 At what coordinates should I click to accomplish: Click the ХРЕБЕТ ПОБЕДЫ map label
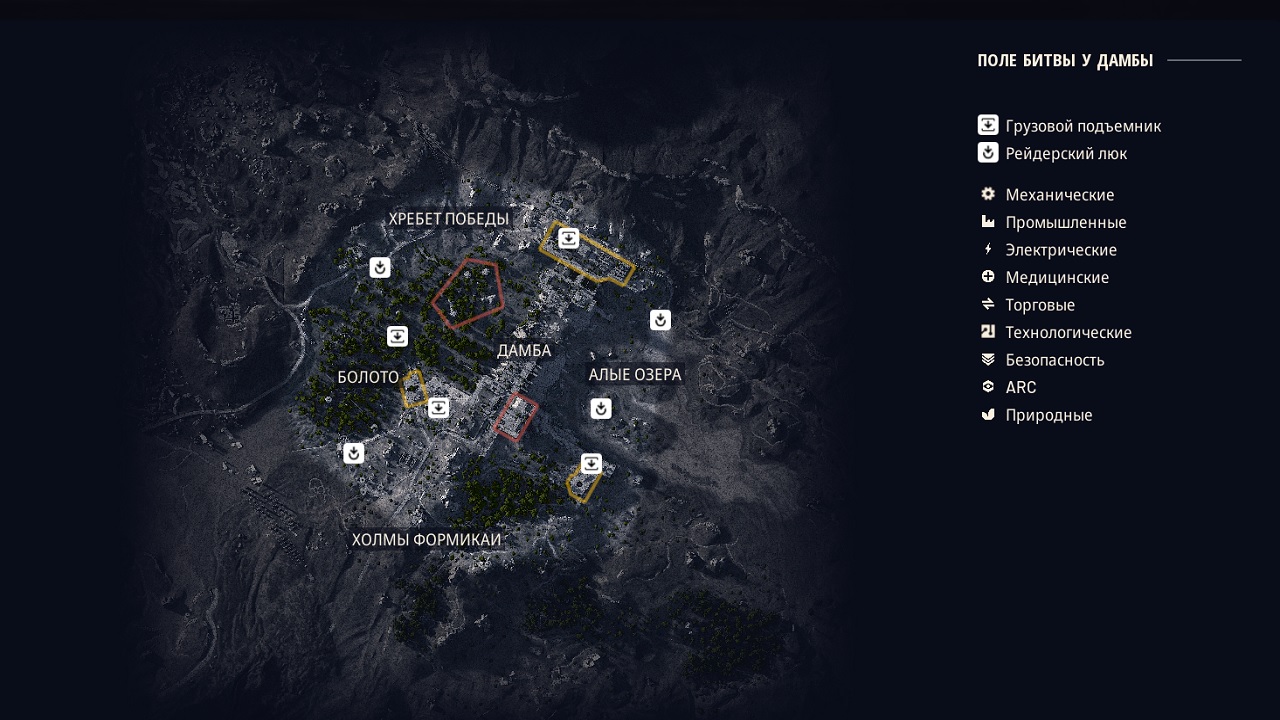449,219
